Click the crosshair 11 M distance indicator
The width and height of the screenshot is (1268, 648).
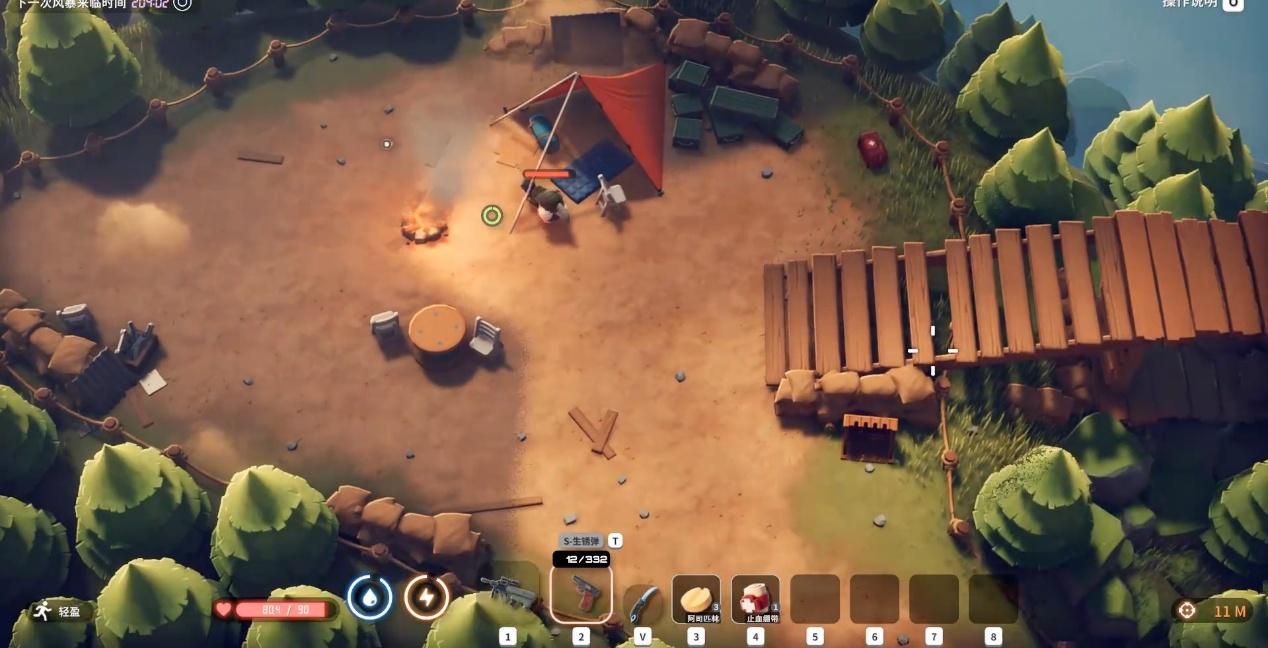point(1211,611)
